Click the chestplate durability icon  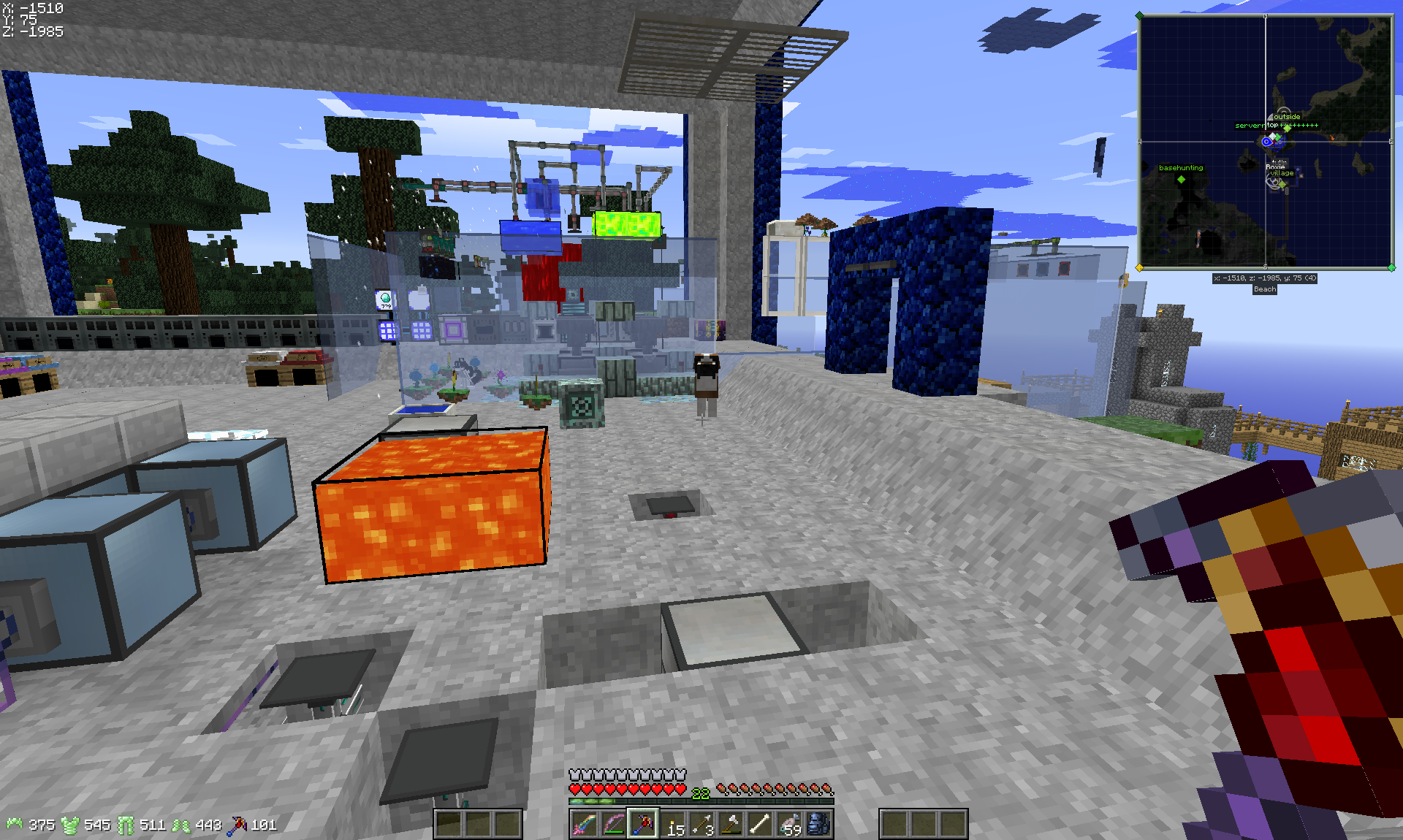[x=70, y=825]
